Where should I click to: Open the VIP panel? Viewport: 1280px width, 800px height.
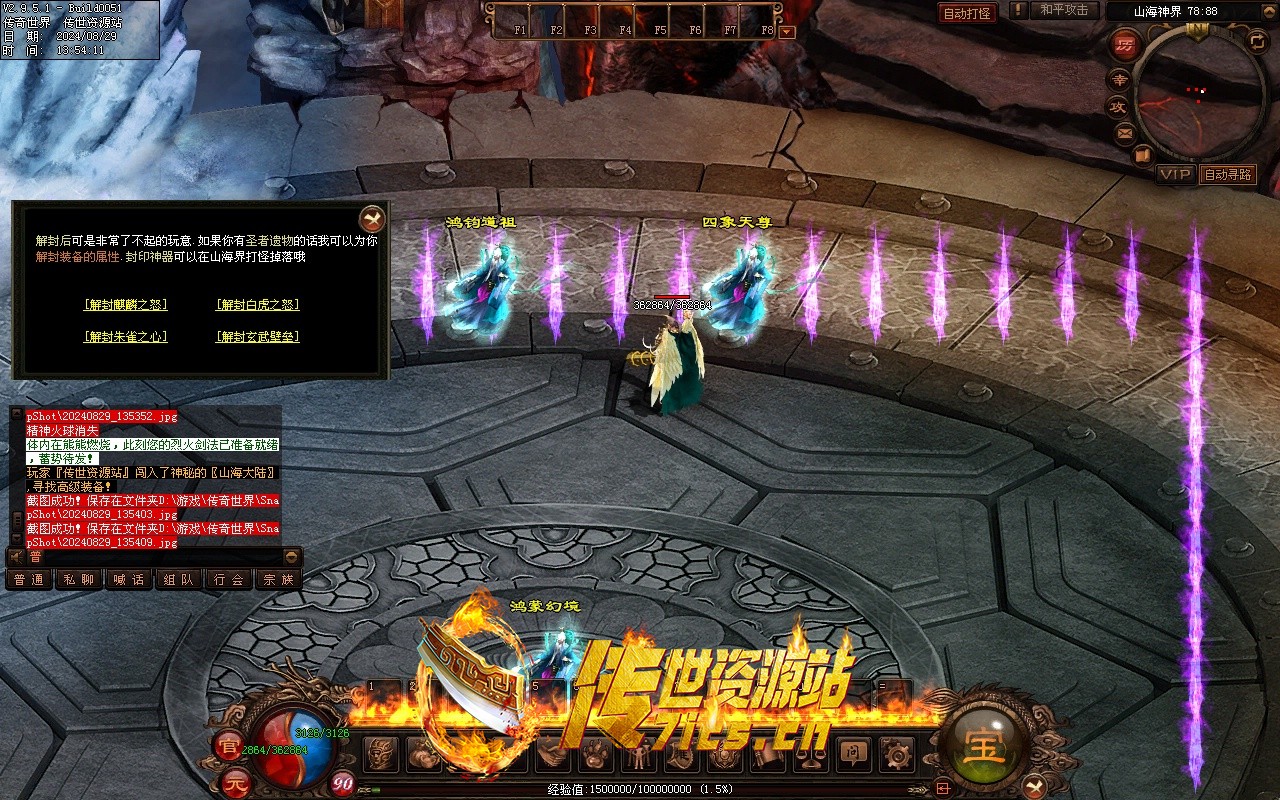click(1175, 174)
